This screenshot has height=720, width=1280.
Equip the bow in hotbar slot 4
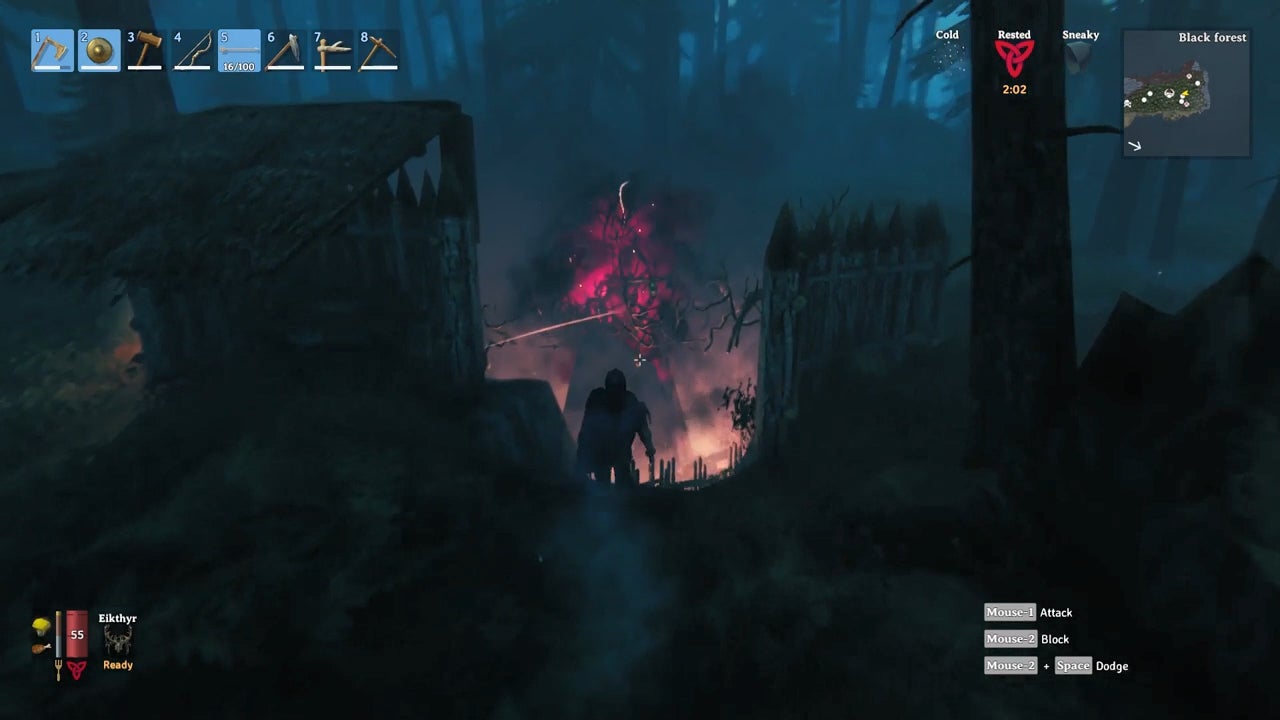pos(192,52)
